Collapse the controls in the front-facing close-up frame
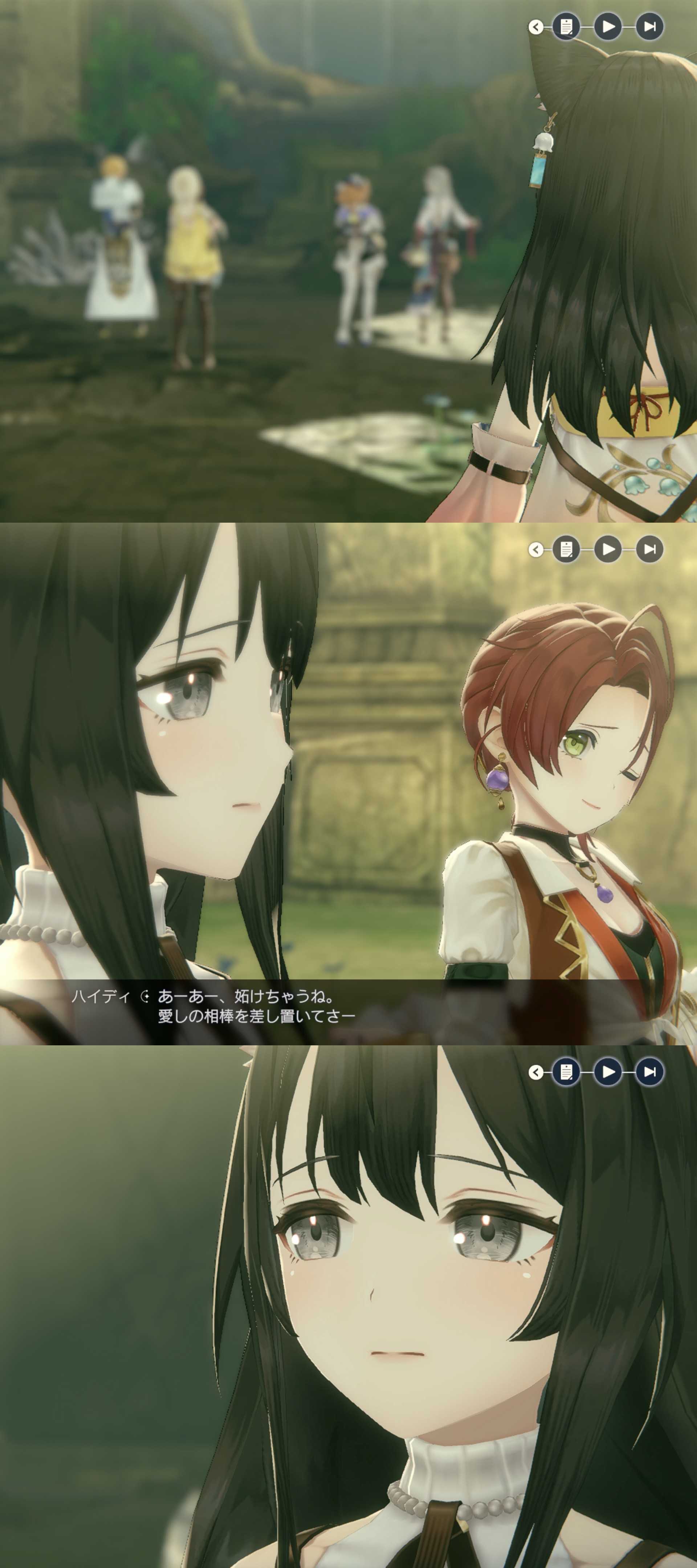The image size is (697, 1568). (x=536, y=1072)
